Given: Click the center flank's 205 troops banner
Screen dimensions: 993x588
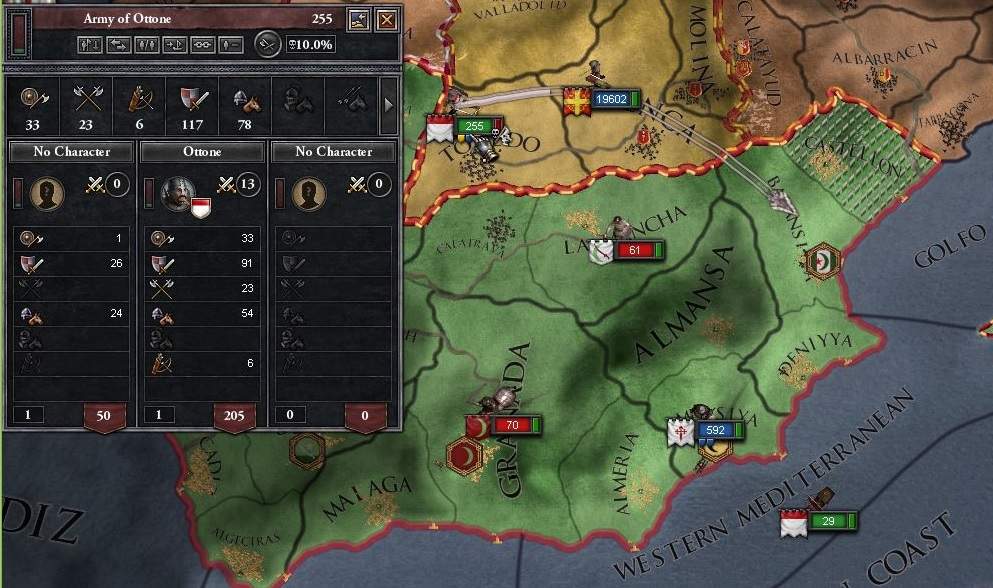Looking at the screenshot, I should [x=235, y=415].
